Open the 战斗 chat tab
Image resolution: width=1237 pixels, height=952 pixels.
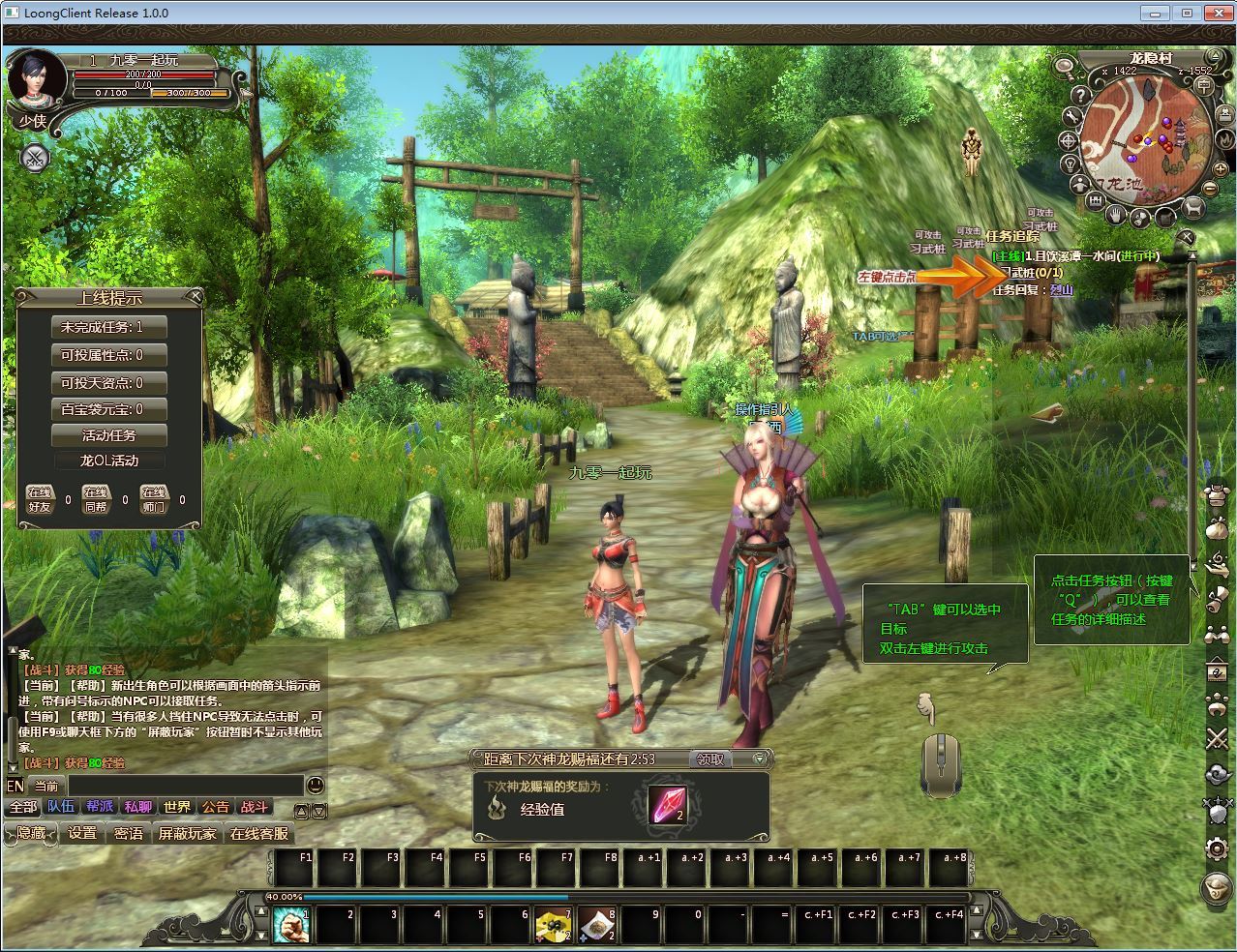point(255,807)
